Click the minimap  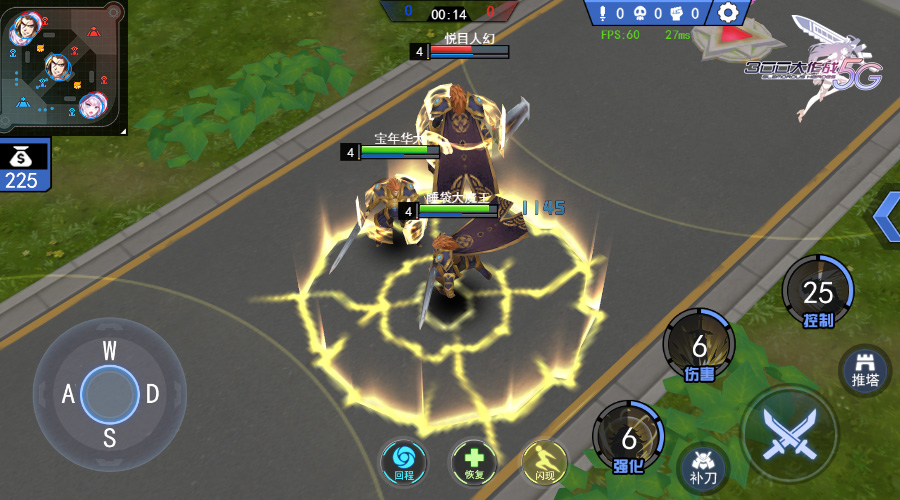[x=62, y=66]
